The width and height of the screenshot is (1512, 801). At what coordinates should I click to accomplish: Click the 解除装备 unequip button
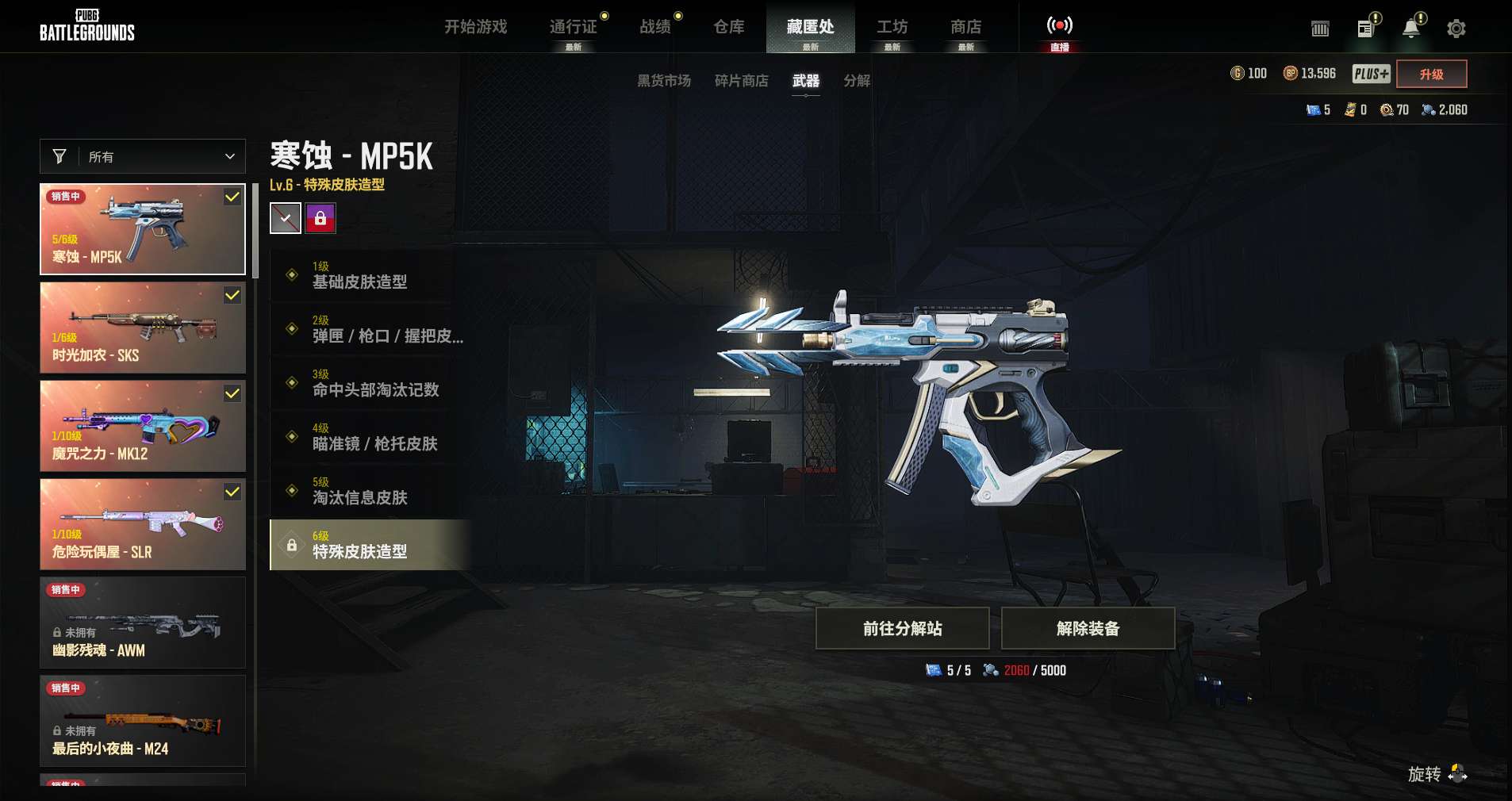click(1088, 628)
